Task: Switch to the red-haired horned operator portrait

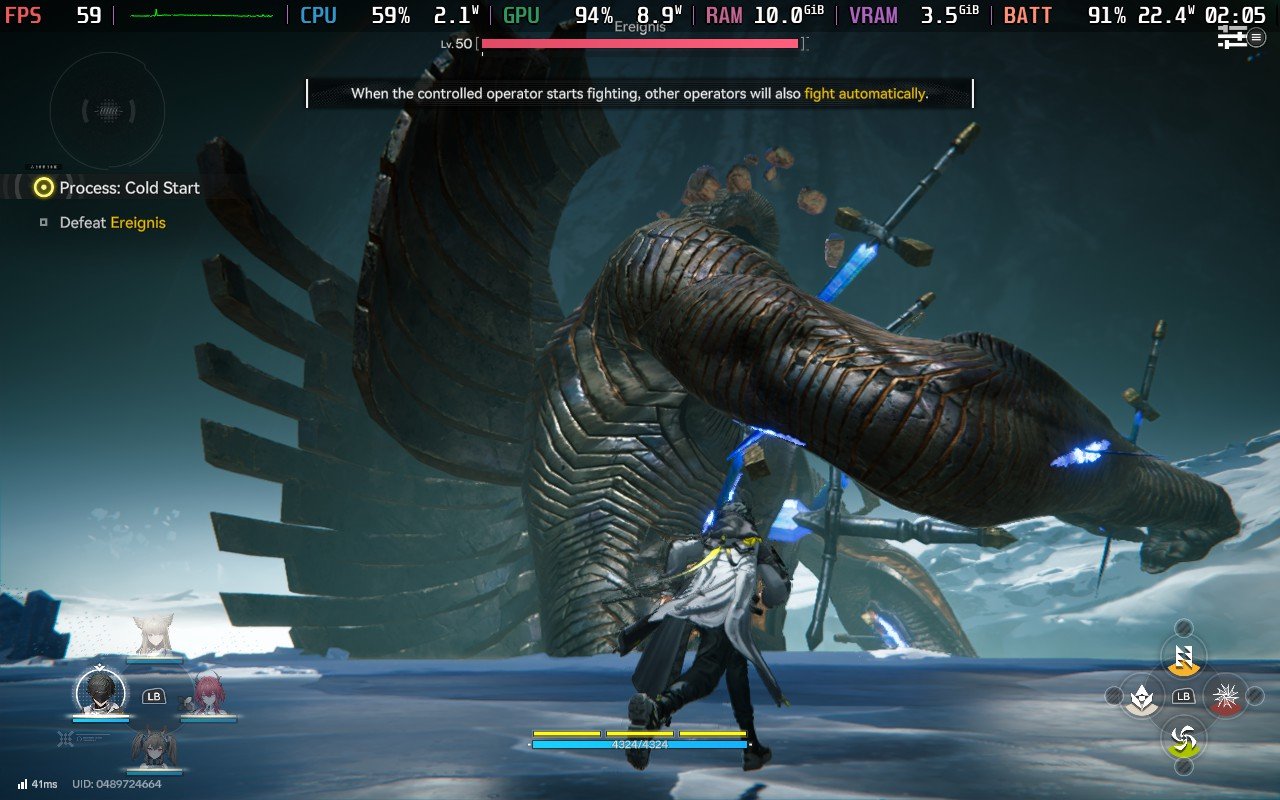Action: 207,693
